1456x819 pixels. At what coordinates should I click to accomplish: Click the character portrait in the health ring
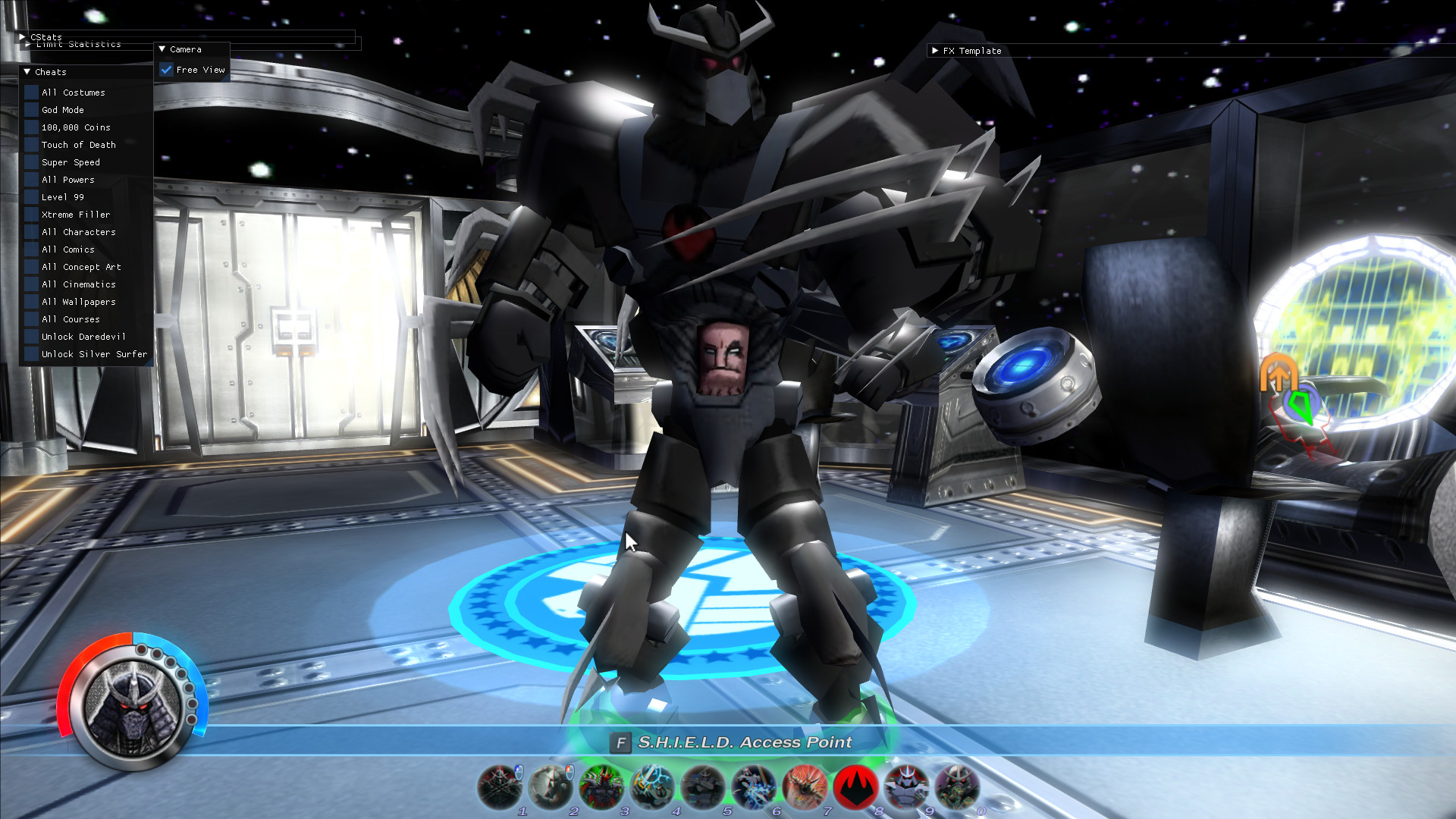click(x=133, y=708)
